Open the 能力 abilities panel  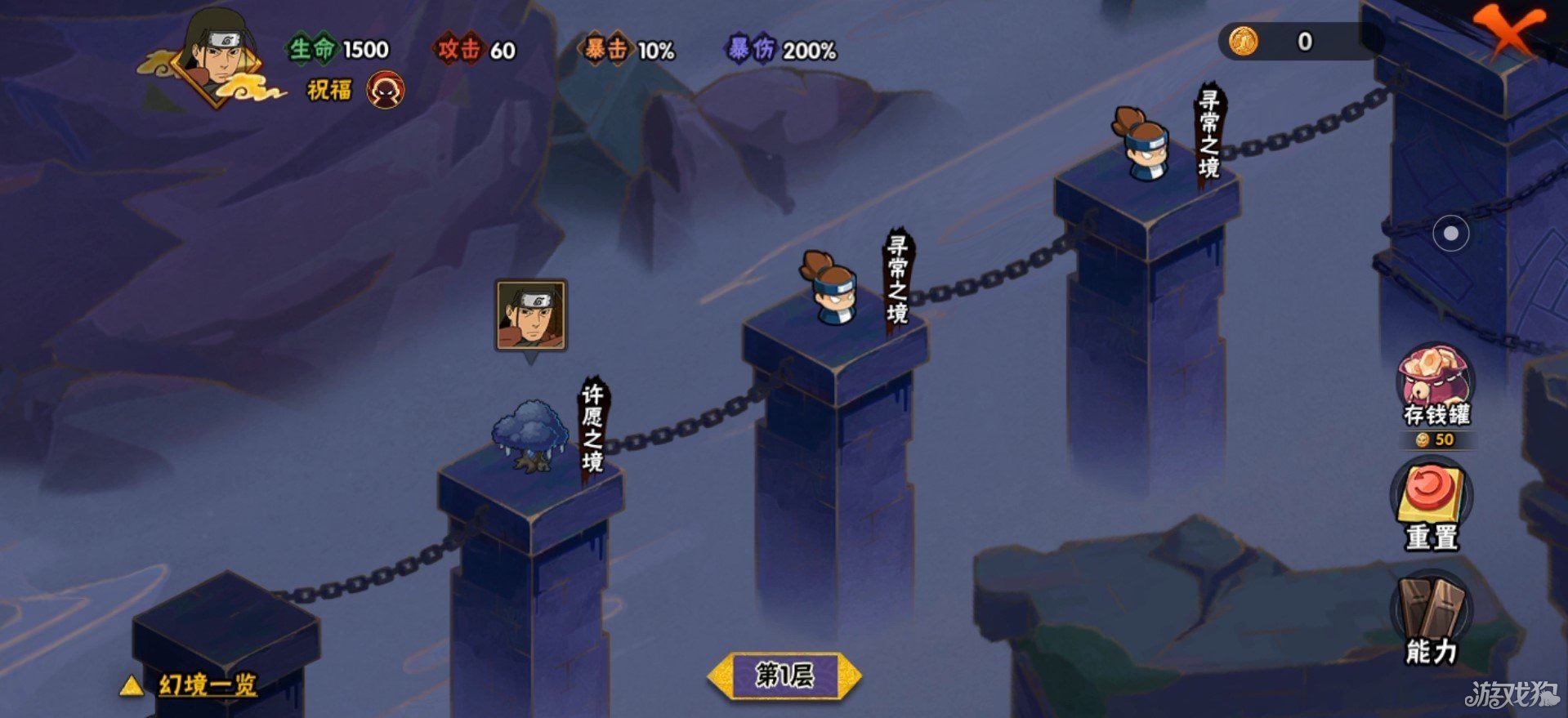(x=1432, y=621)
